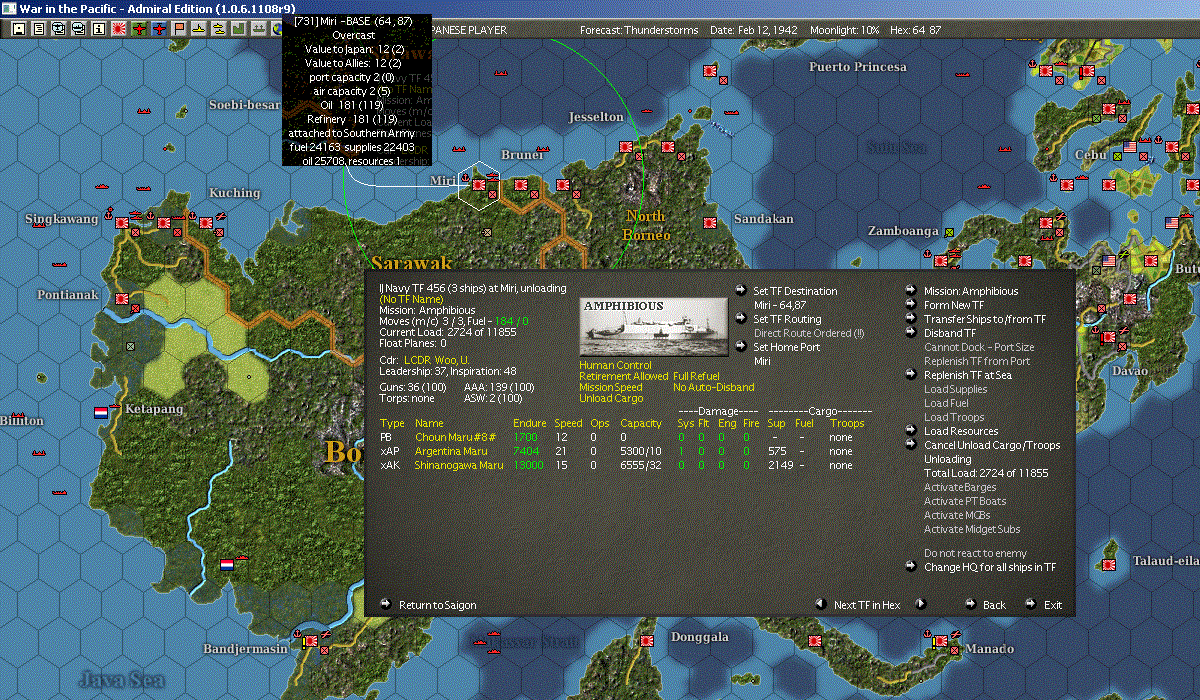Open Transfer Ships to/from TF

[x=984, y=319]
